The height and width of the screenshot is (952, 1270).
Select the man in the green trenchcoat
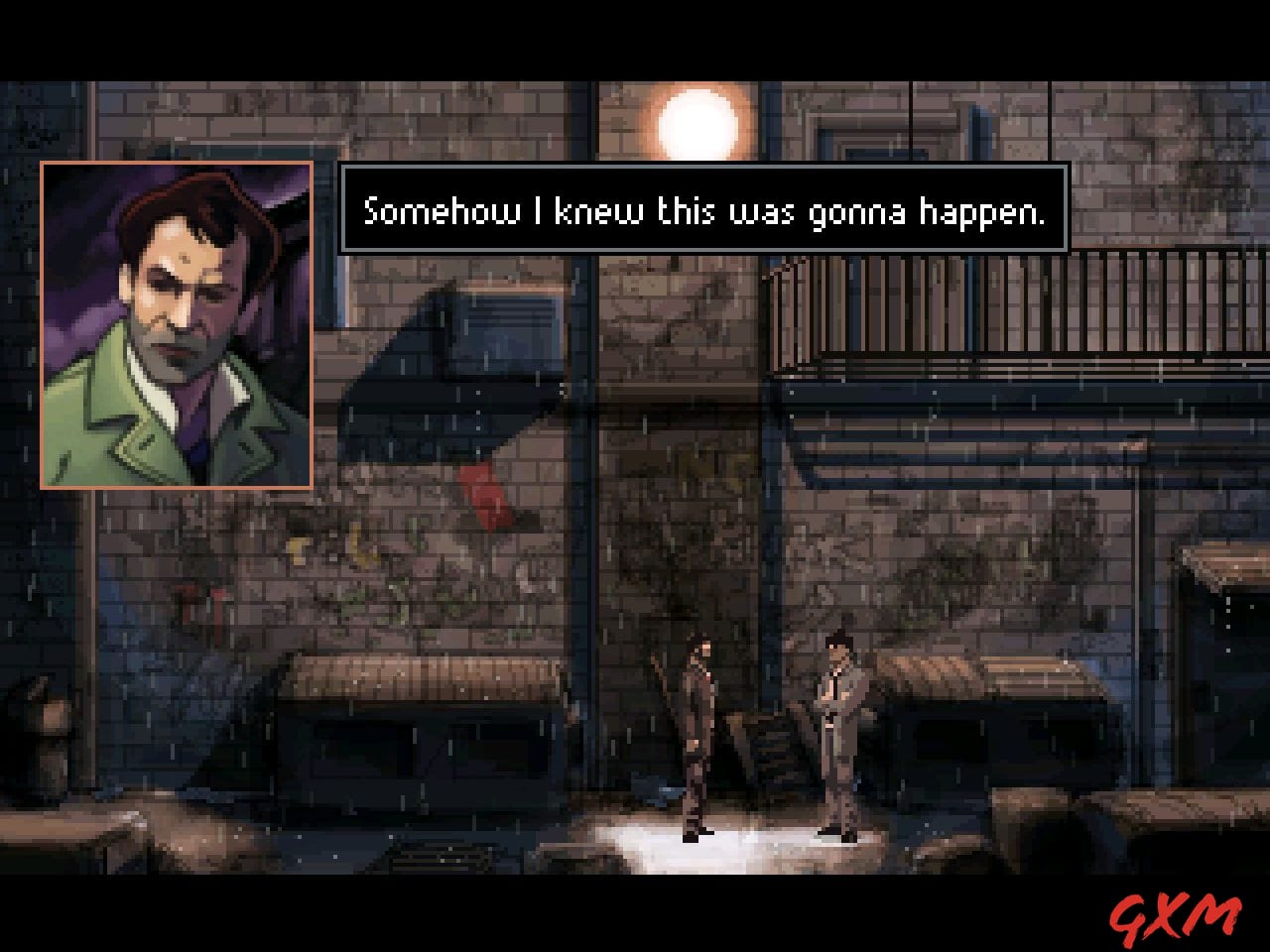coord(699,734)
